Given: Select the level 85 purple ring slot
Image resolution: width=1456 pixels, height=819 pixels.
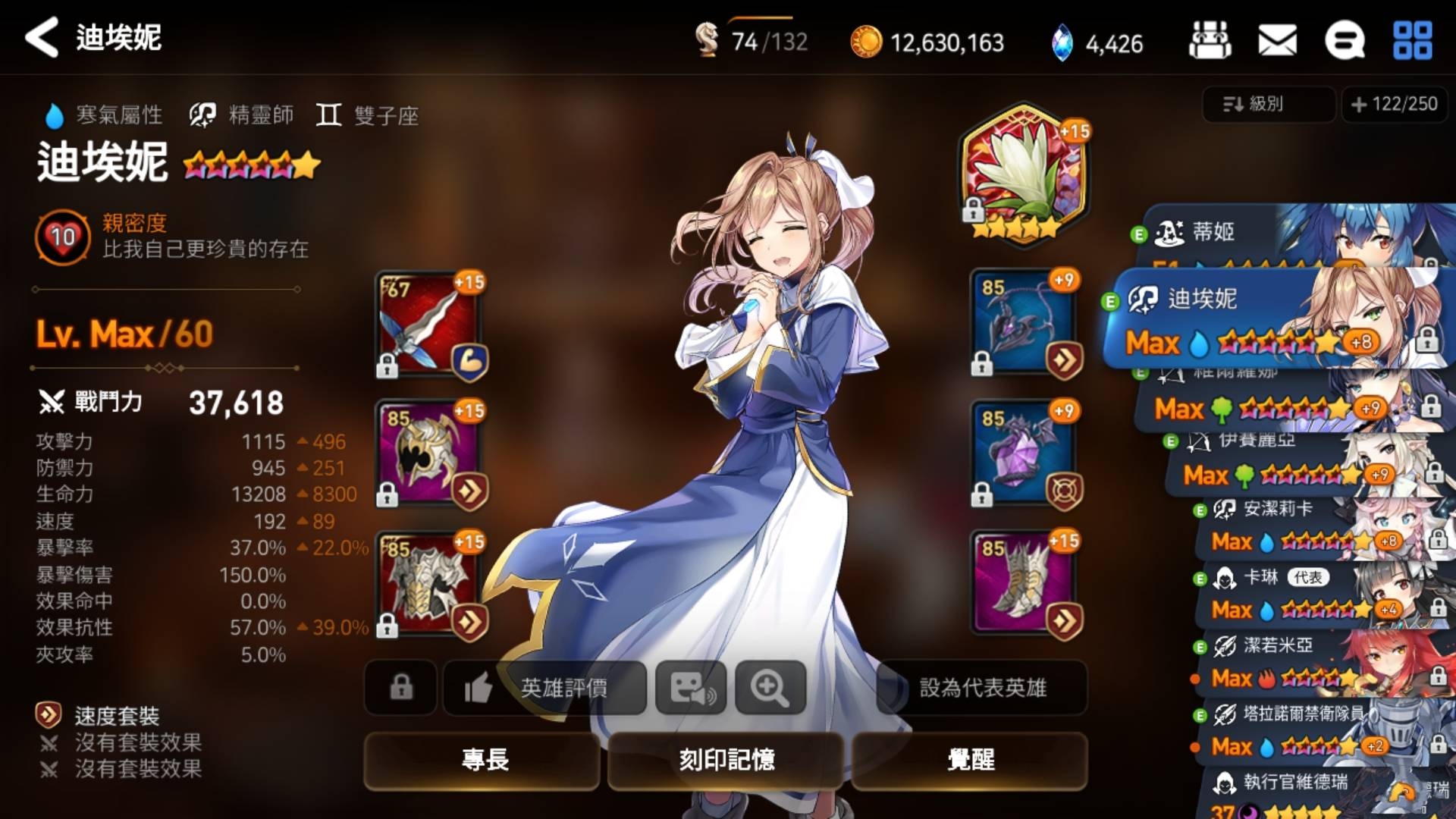Looking at the screenshot, I should [x=1025, y=454].
